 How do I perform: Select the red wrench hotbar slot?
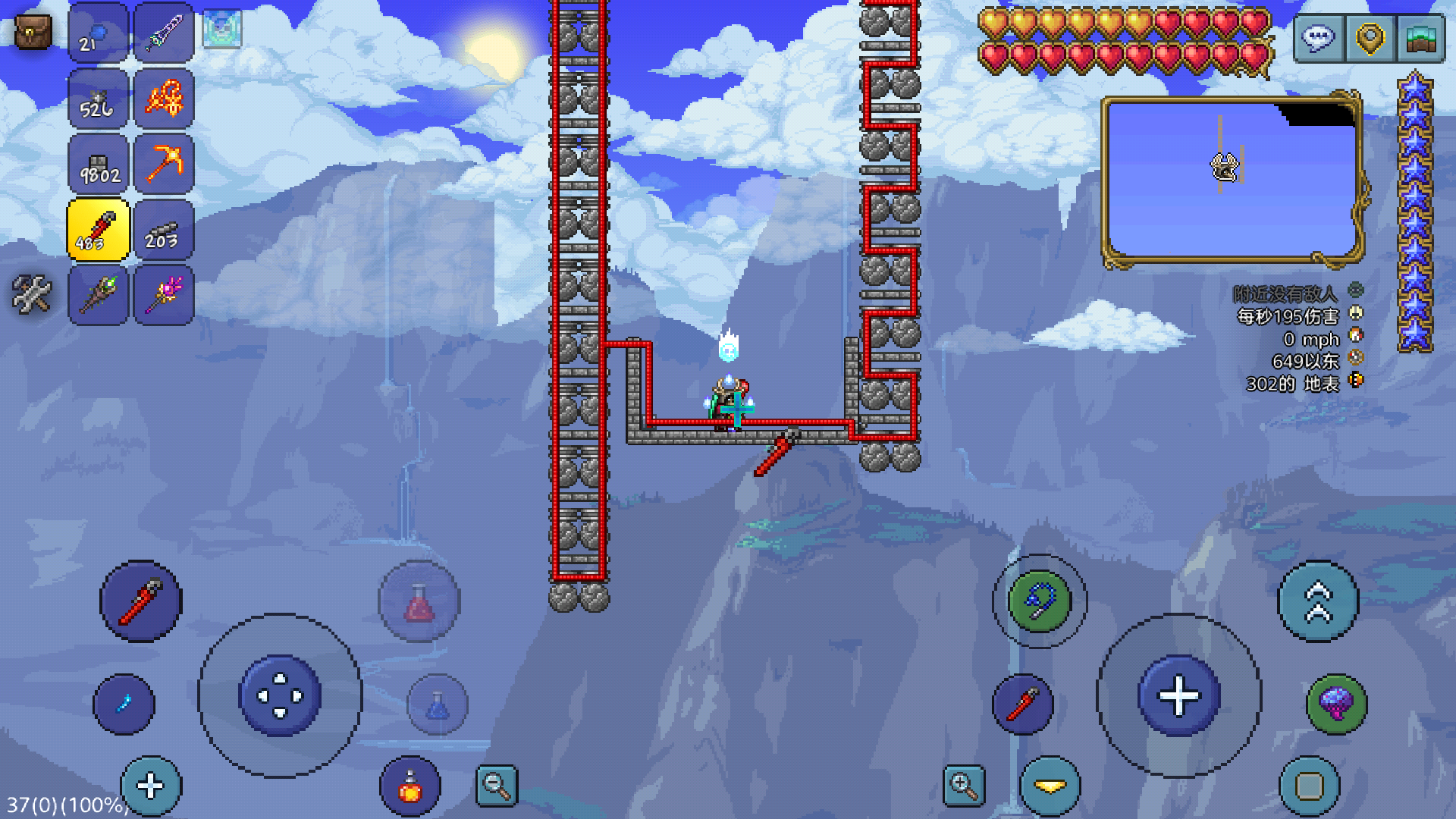pos(98,230)
